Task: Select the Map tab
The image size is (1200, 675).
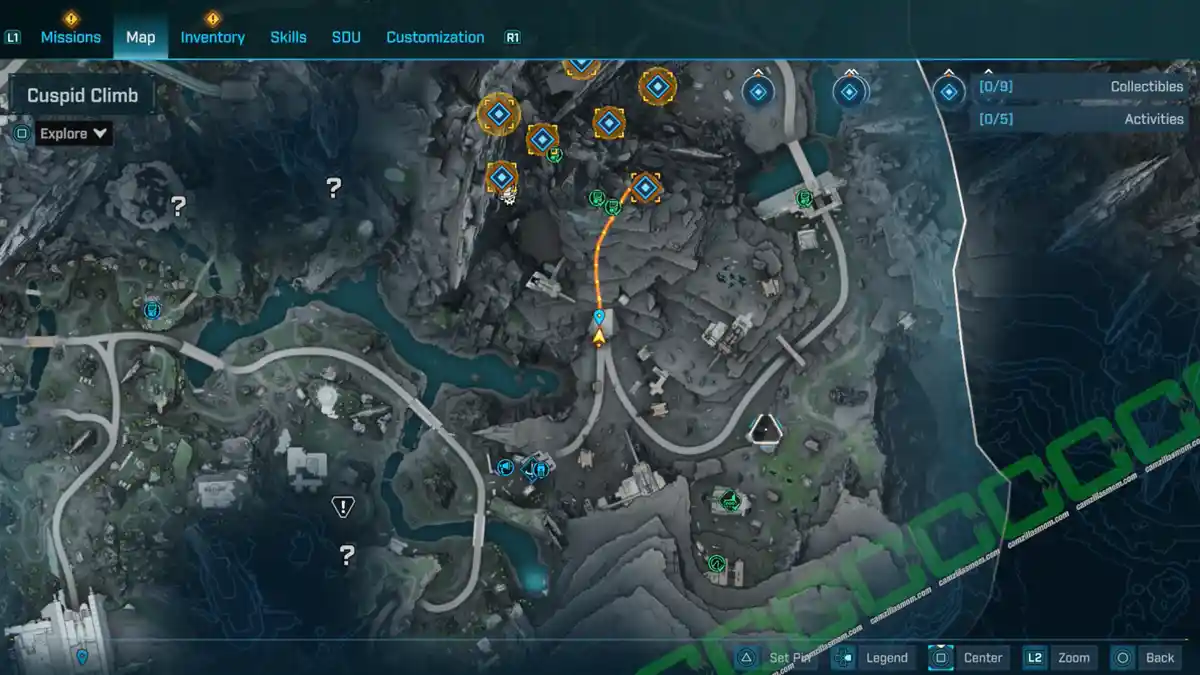Action: (140, 37)
